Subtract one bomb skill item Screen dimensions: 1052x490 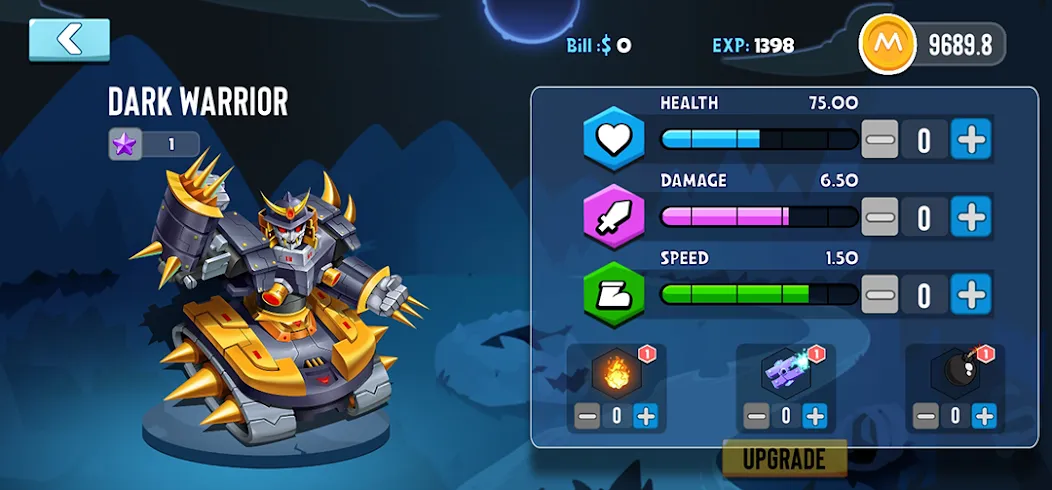coord(926,416)
